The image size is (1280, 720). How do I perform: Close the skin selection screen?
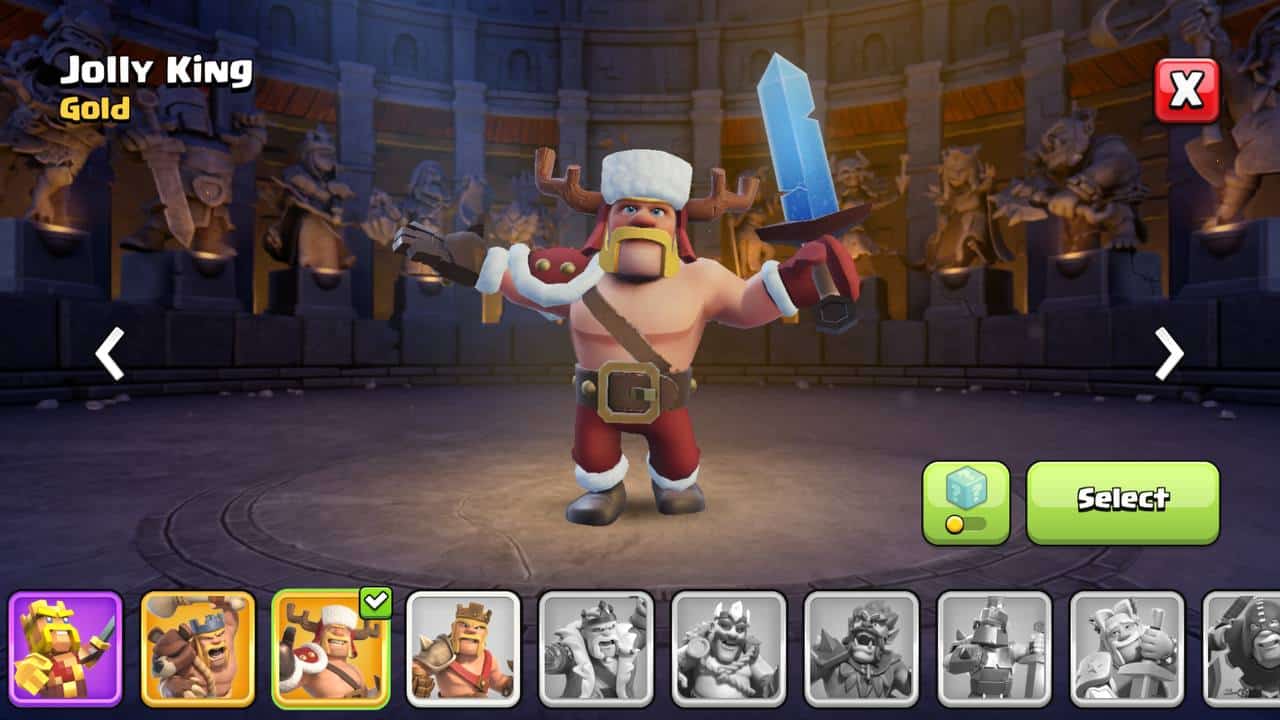tap(1187, 90)
